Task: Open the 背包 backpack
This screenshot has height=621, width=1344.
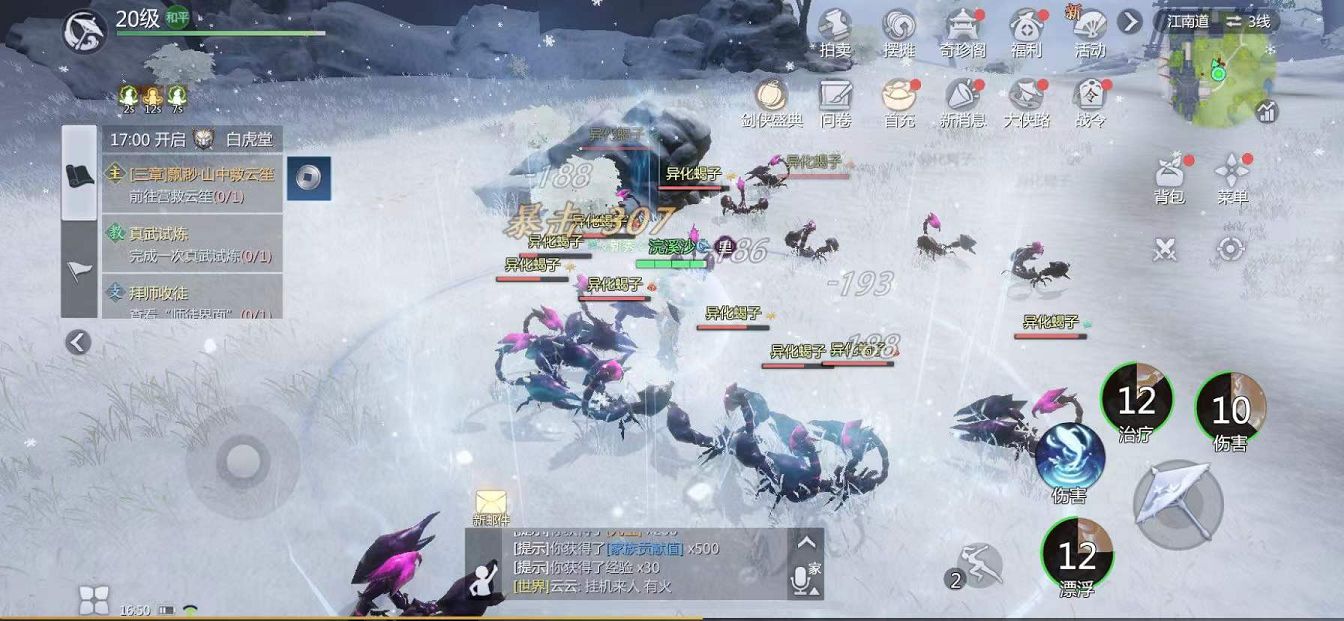Action: click(x=1169, y=178)
